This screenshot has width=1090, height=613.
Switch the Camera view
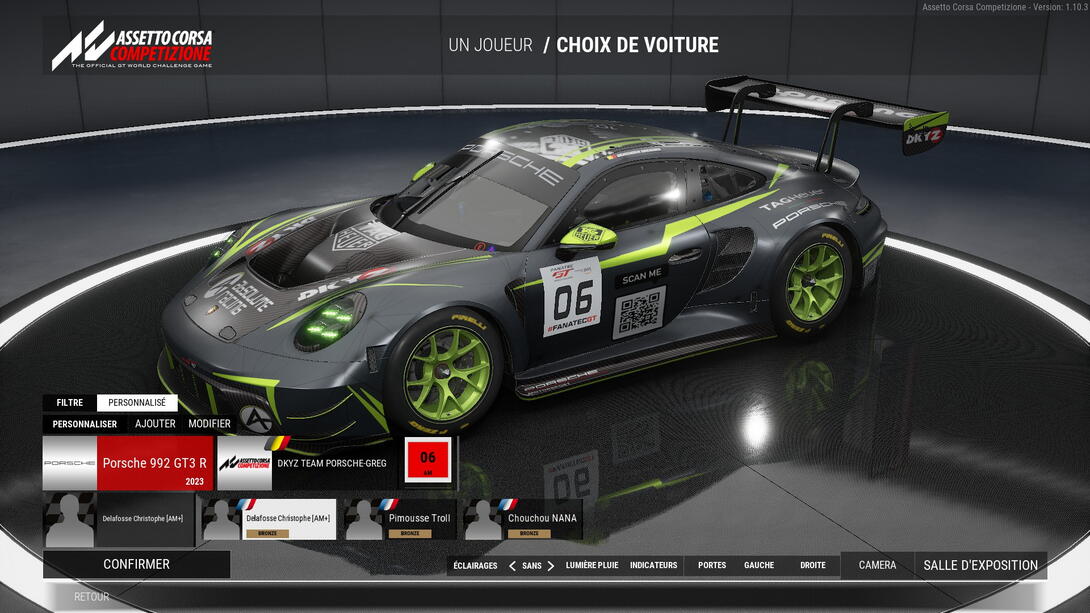[x=877, y=566]
